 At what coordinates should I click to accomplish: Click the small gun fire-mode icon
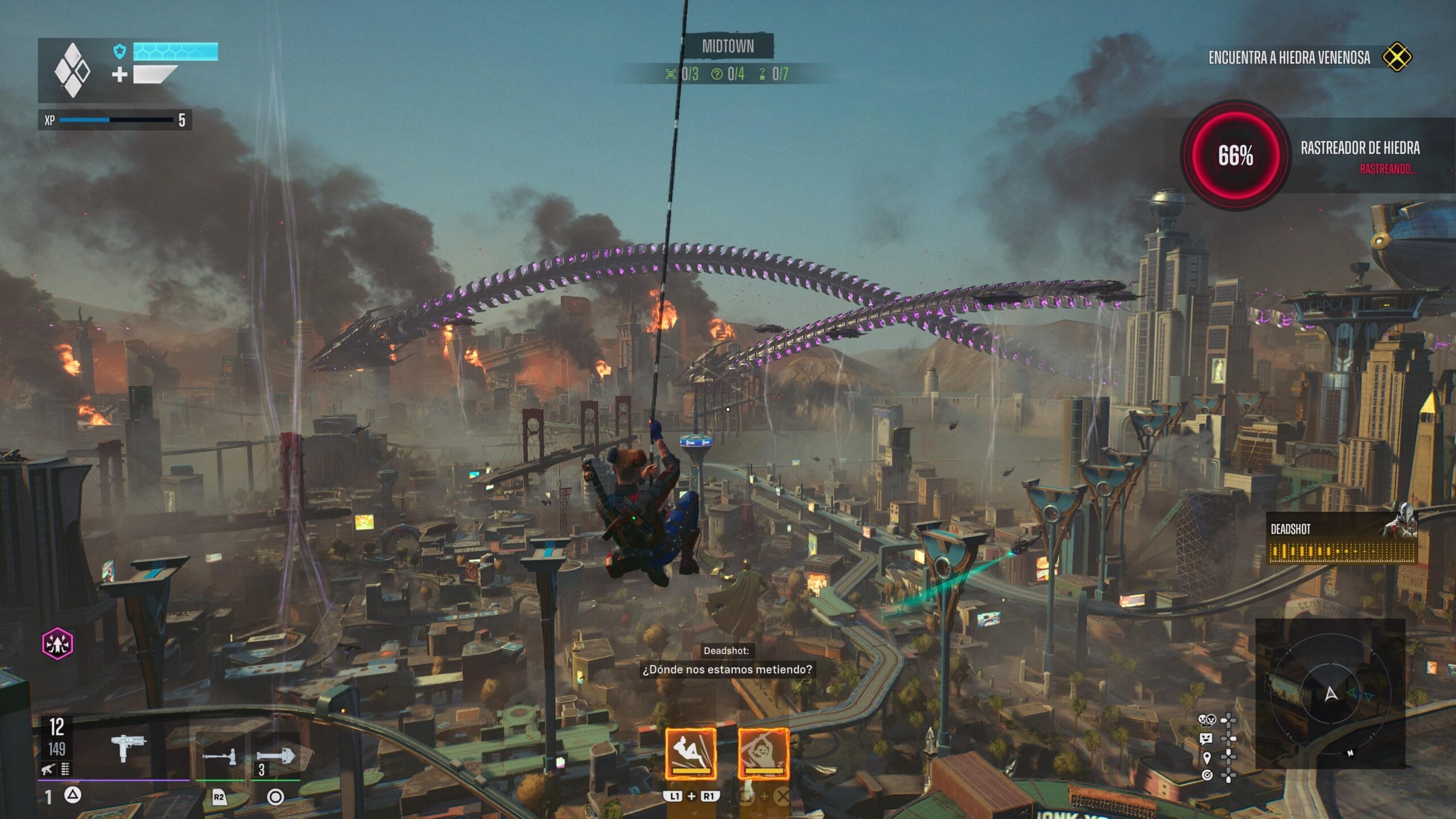click(x=48, y=770)
